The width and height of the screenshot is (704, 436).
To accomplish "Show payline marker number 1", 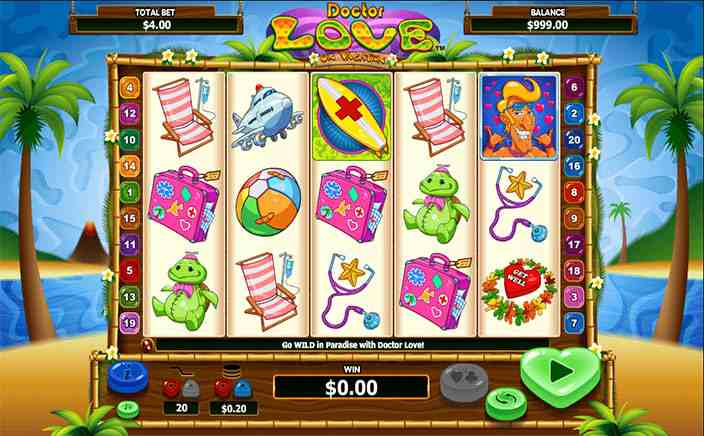I will click(129, 191).
